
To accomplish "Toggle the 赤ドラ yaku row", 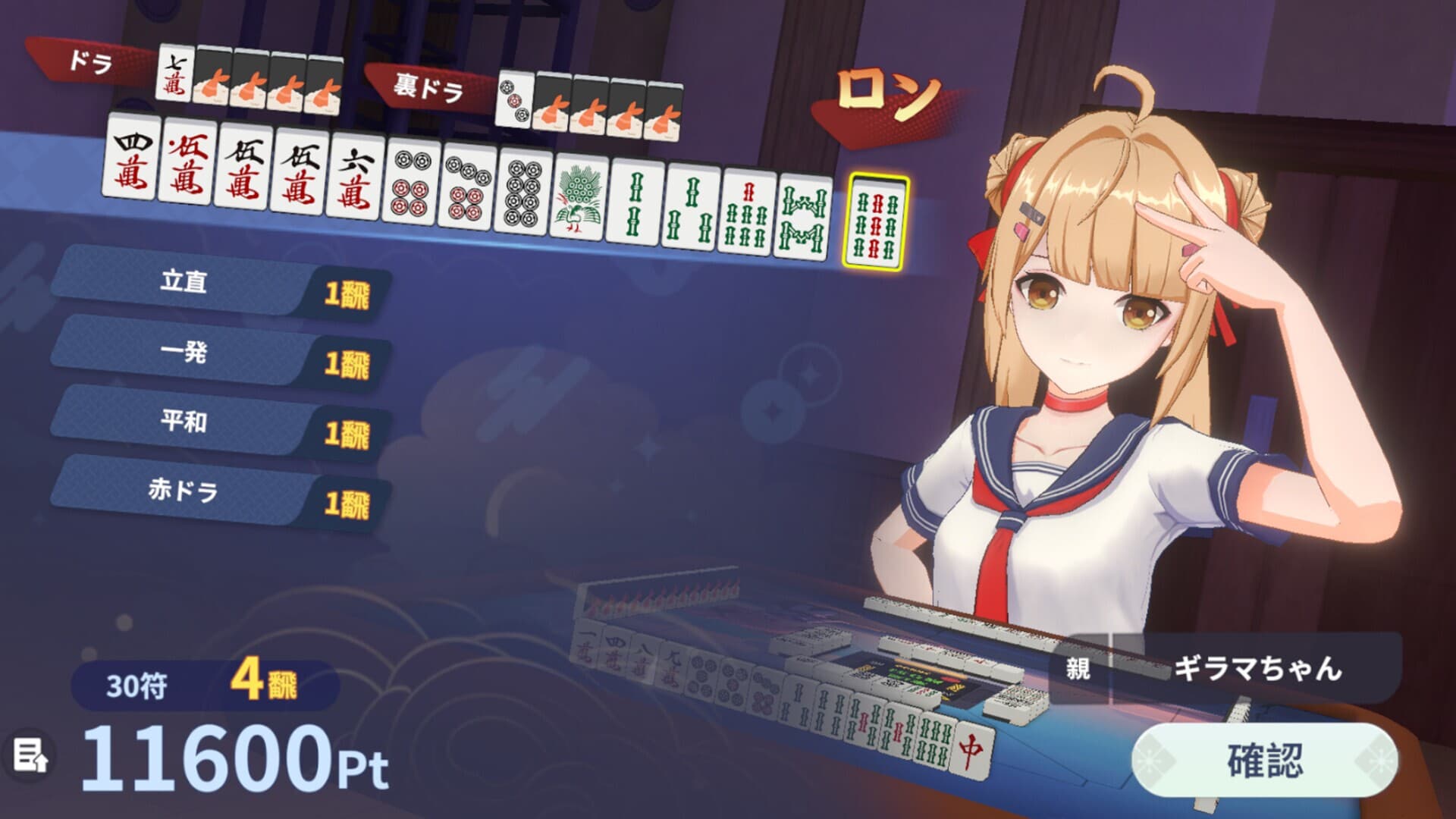I will pyautogui.click(x=212, y=493).
